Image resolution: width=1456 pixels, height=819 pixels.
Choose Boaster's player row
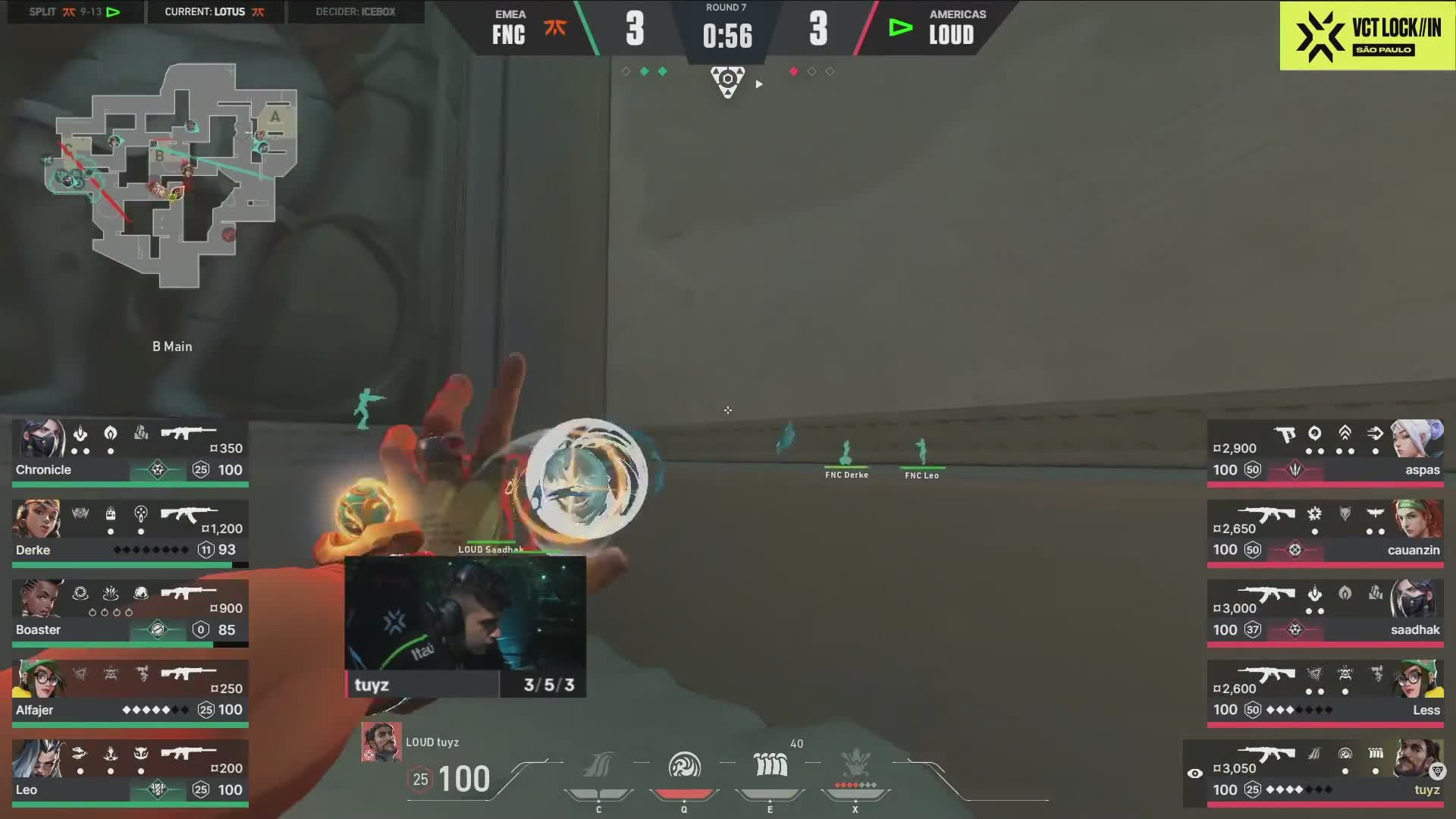point(130,613)
